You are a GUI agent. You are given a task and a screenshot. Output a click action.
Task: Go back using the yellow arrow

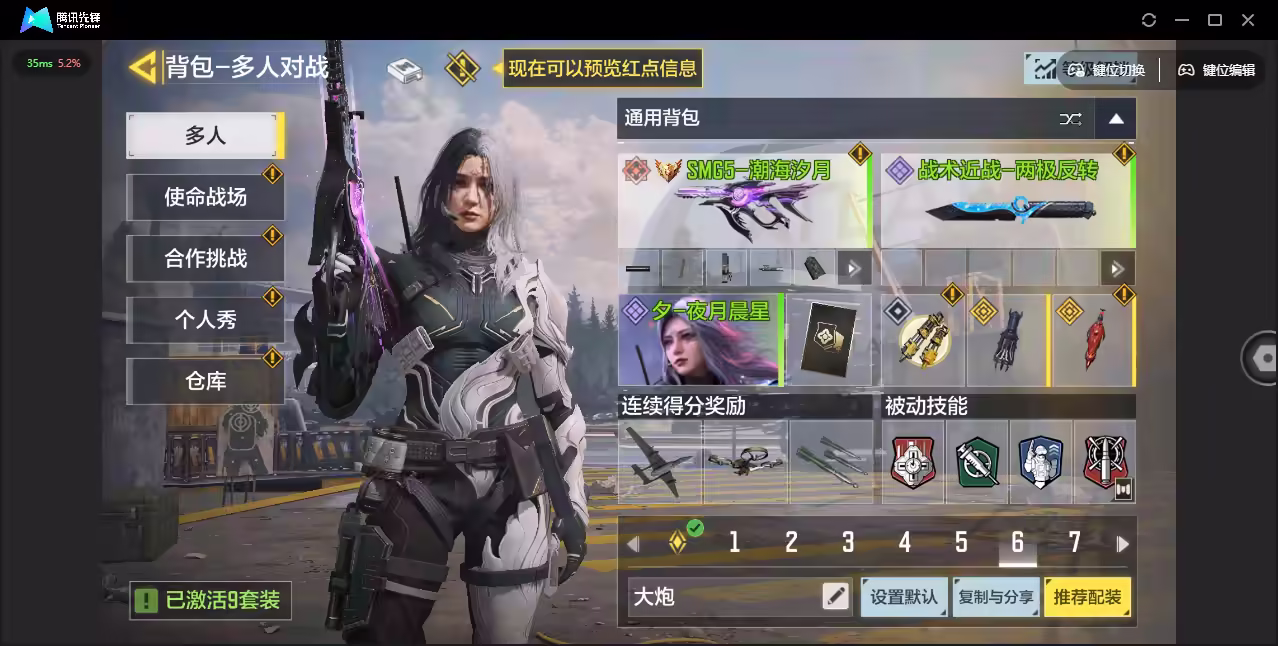coord(144,67)
